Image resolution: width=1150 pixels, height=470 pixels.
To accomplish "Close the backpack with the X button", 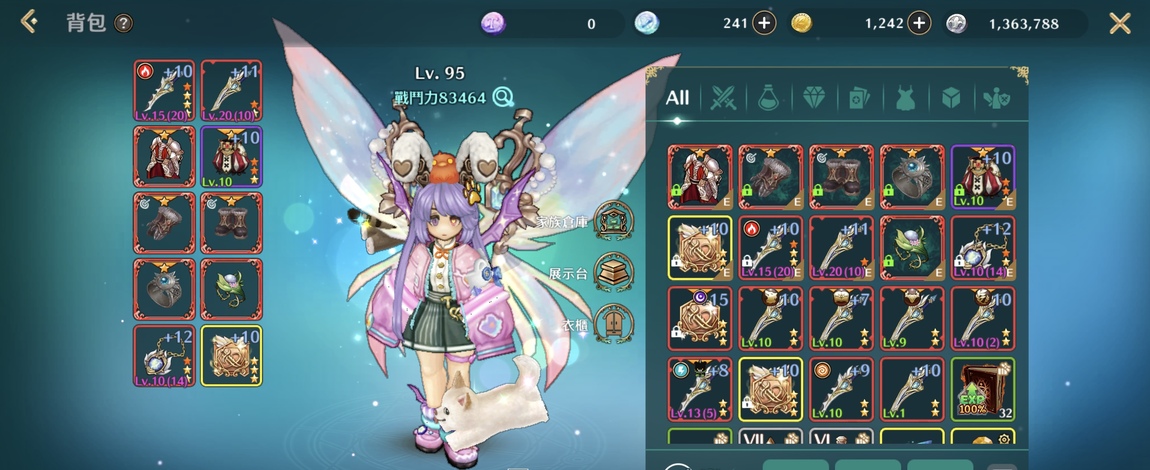I will point(1120,23).
